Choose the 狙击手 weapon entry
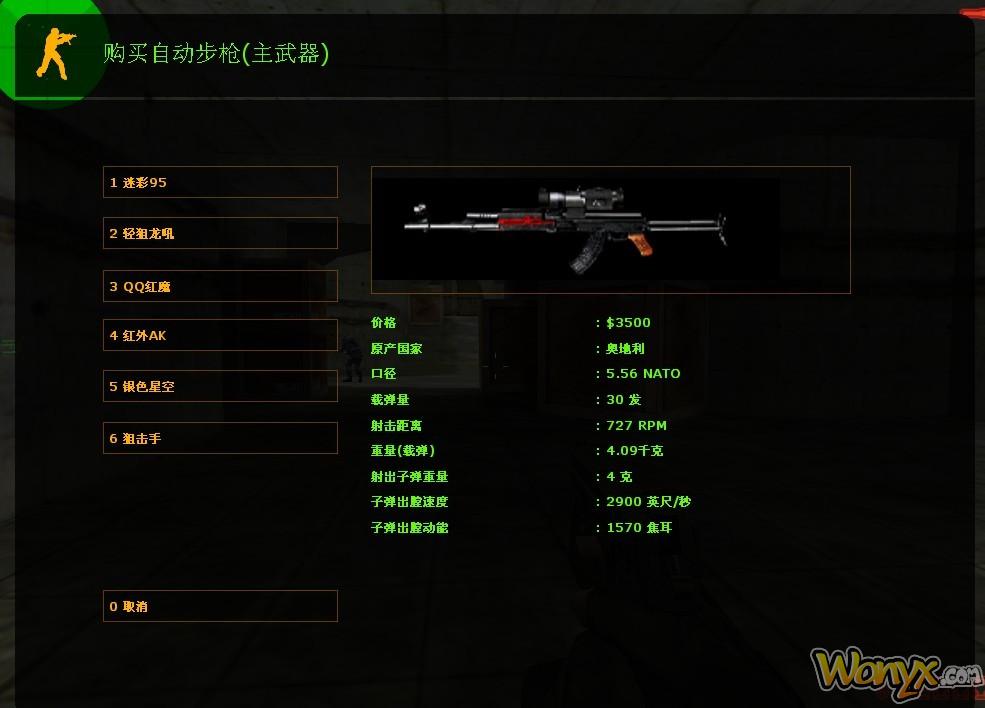985x708 pixels. pos(220,438)
